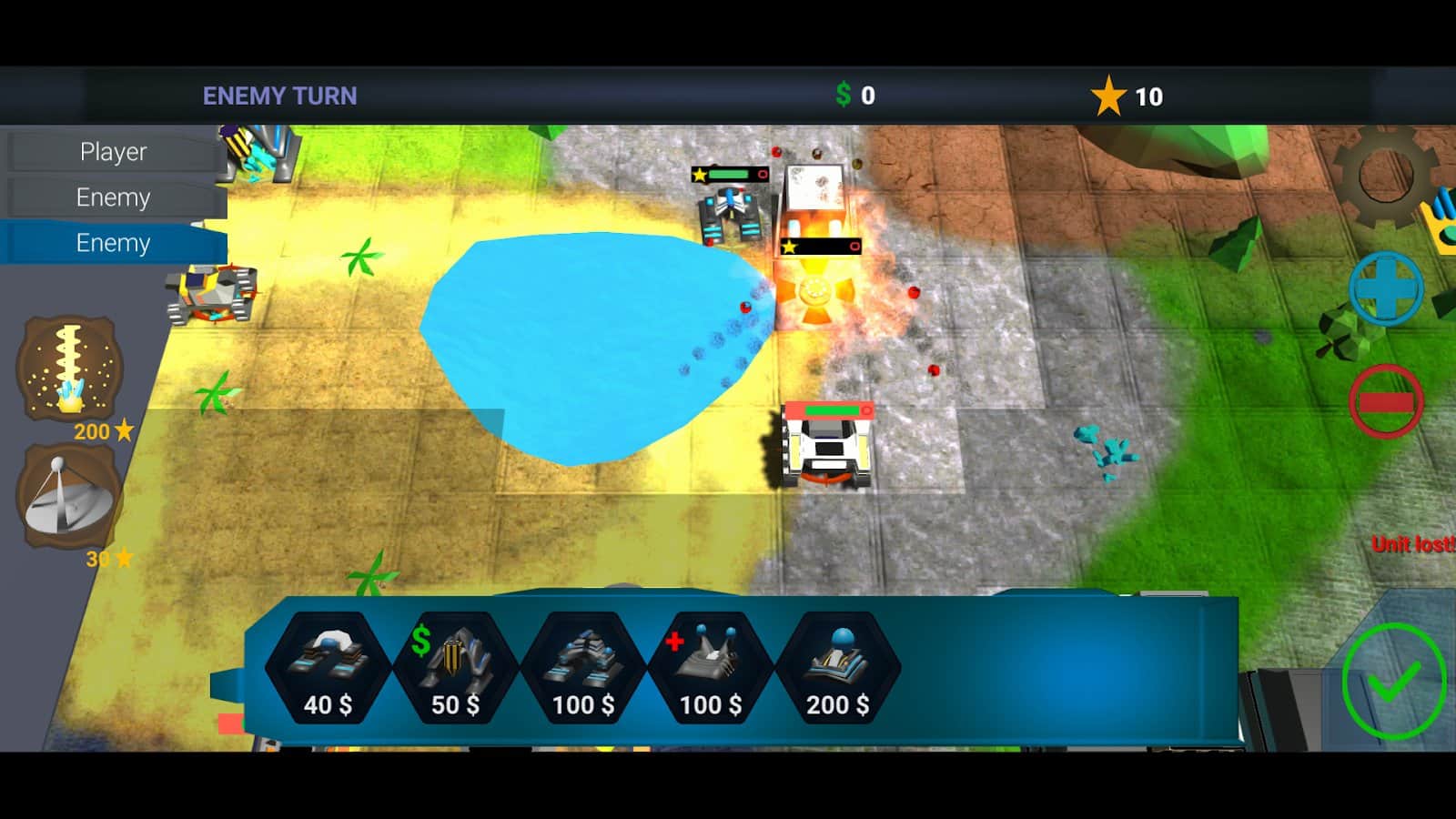
Task: Open settings with the gear icon
Action: [x=1384, y=173]
